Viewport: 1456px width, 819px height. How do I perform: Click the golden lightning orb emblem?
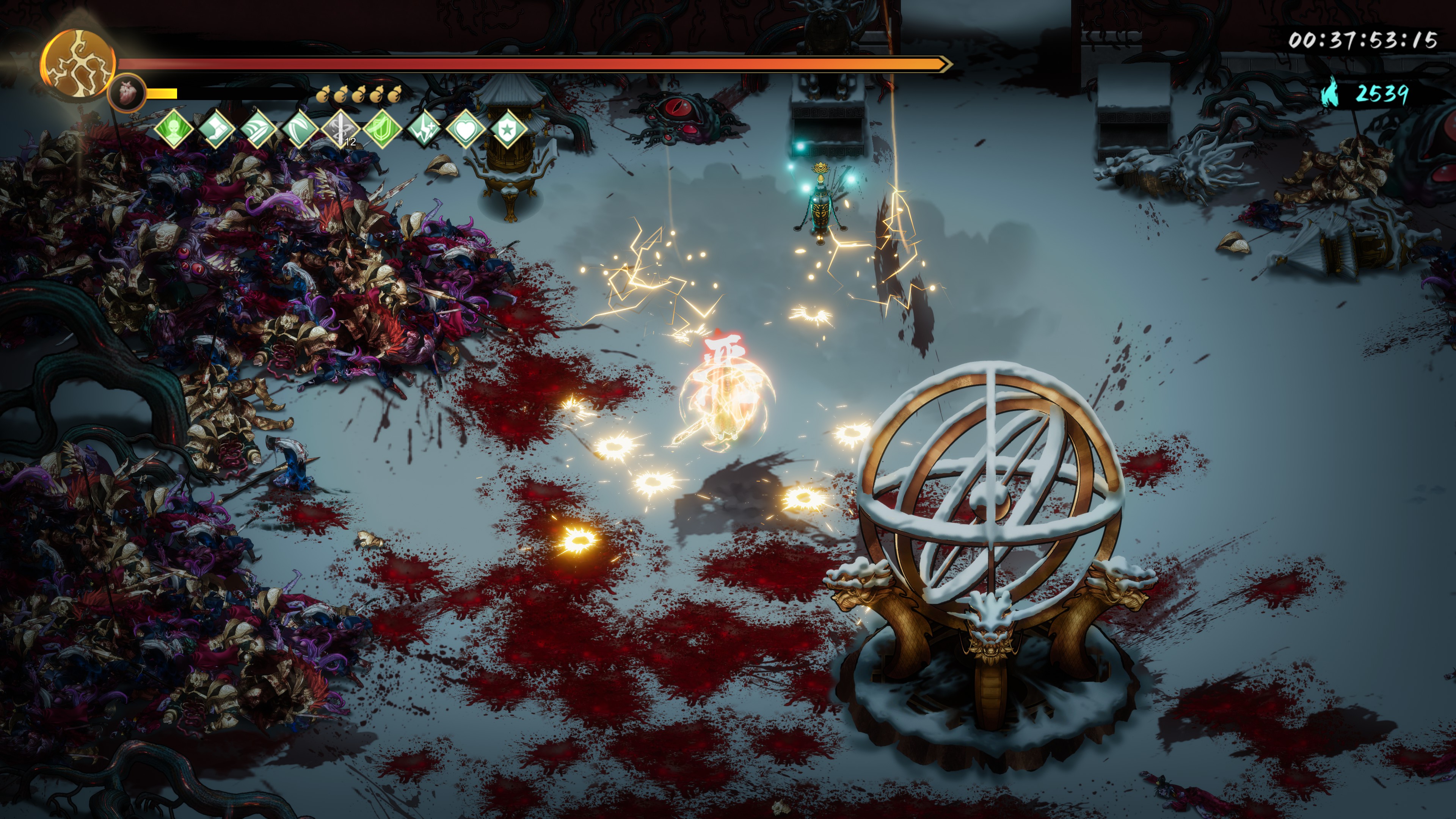pyautogui.click(x=78, y=64)
